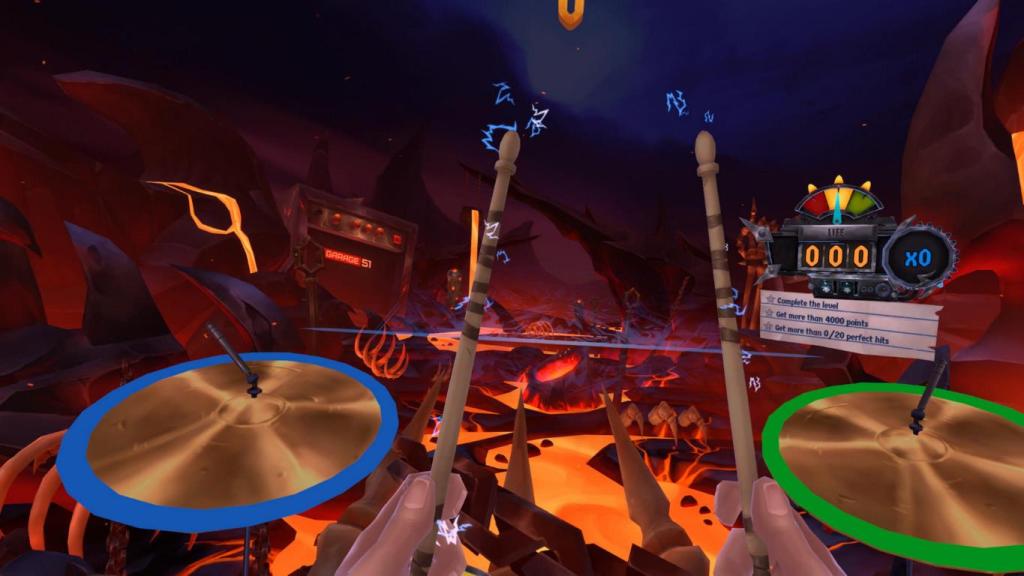Select the "Get more than 4000 points" objective

(823, 321)
